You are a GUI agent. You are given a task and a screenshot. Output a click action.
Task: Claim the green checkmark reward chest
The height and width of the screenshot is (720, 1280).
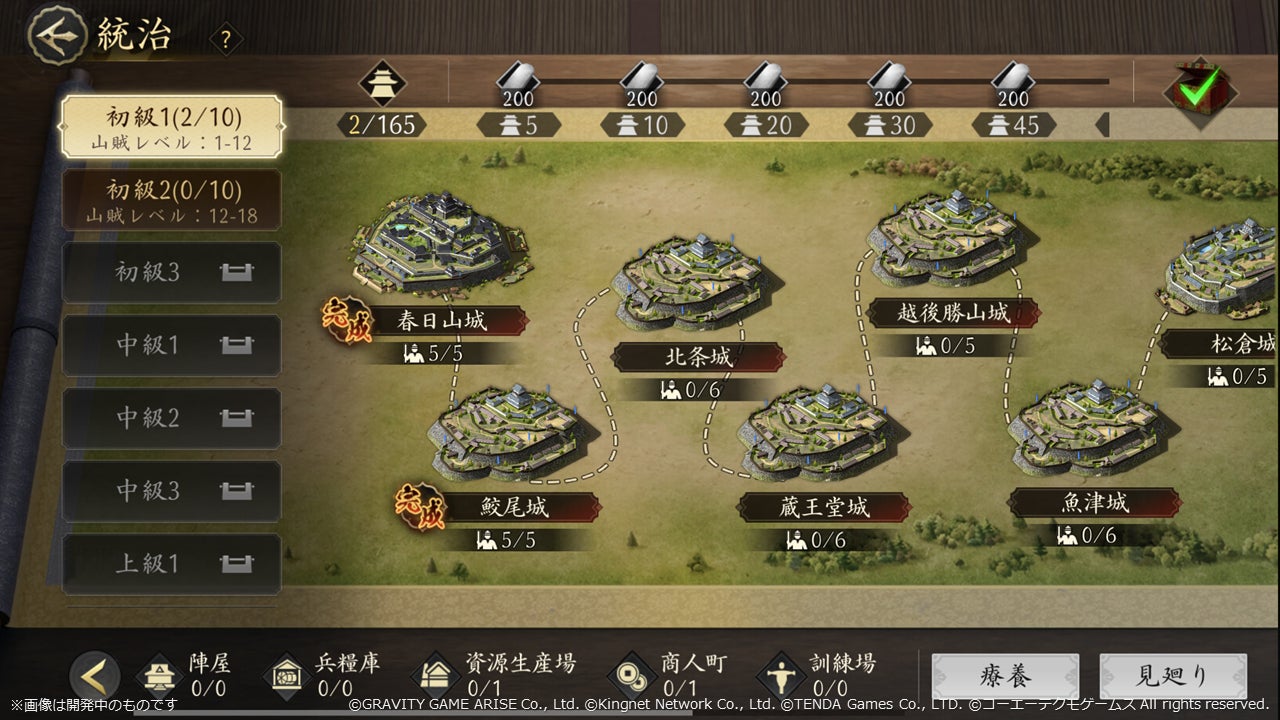coord(1199,90)
